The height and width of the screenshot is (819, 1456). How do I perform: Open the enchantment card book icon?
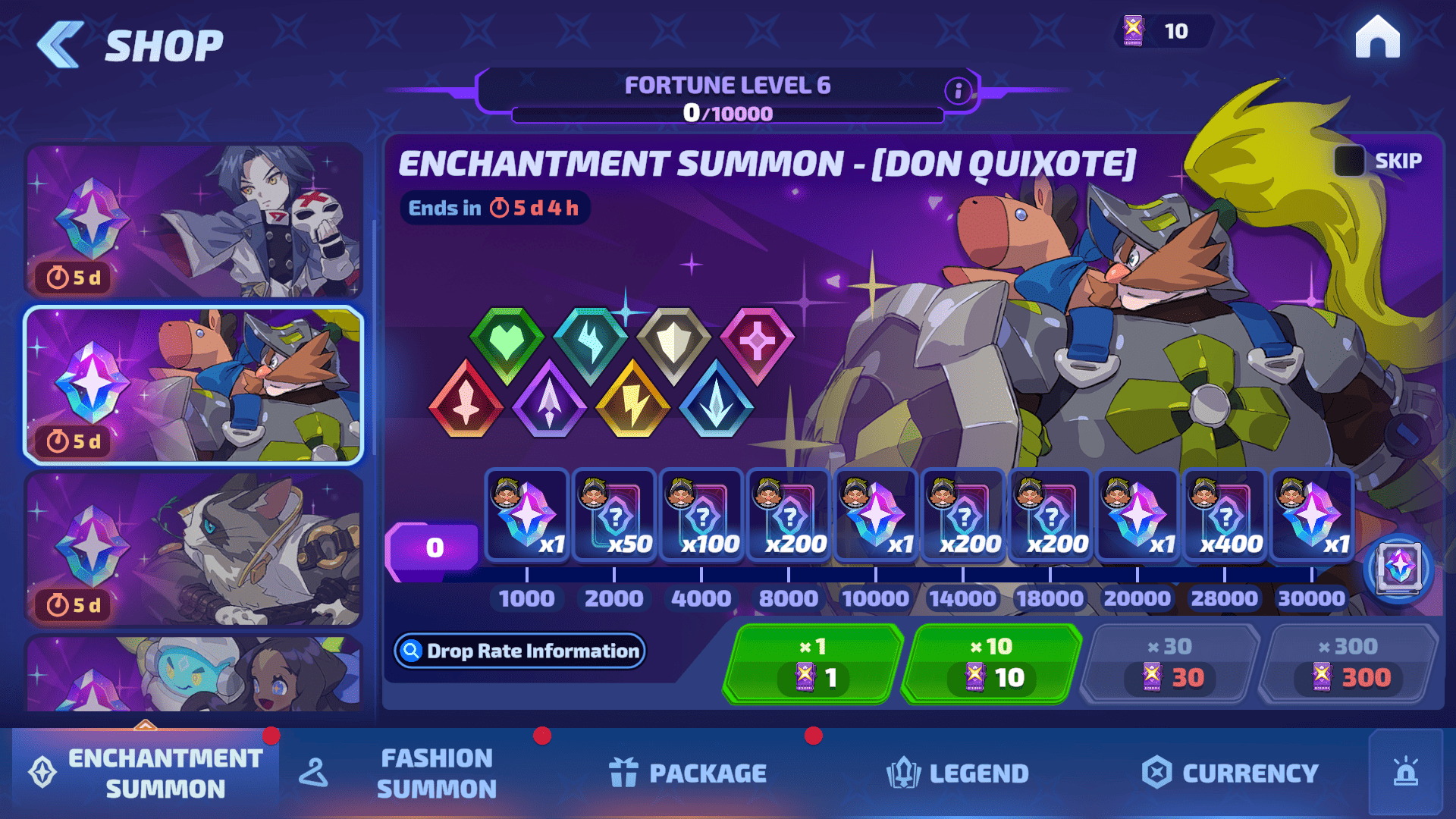(x=1398, y=569)
